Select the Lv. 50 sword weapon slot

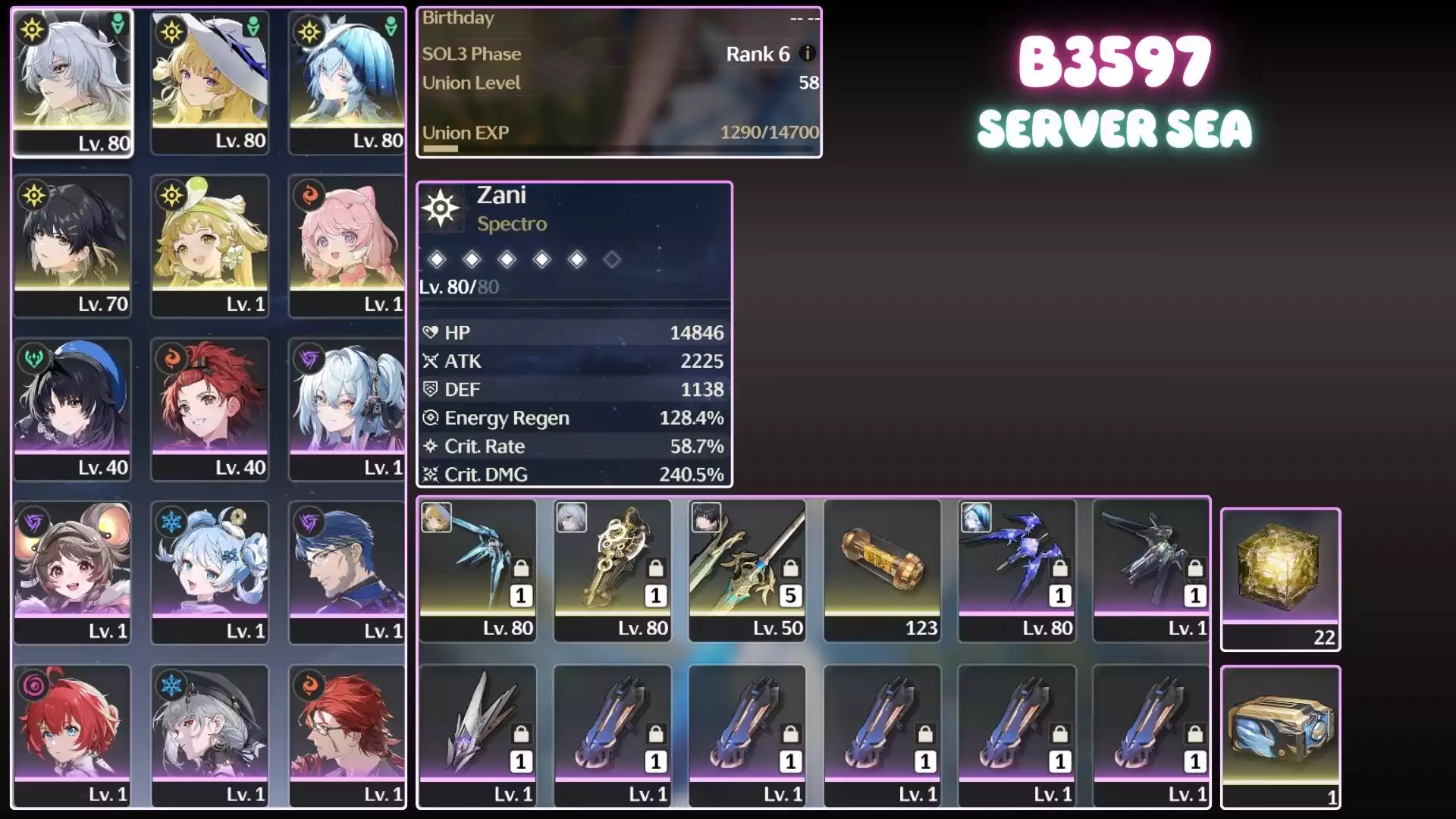pyautogui.click(x=747, y=570)
